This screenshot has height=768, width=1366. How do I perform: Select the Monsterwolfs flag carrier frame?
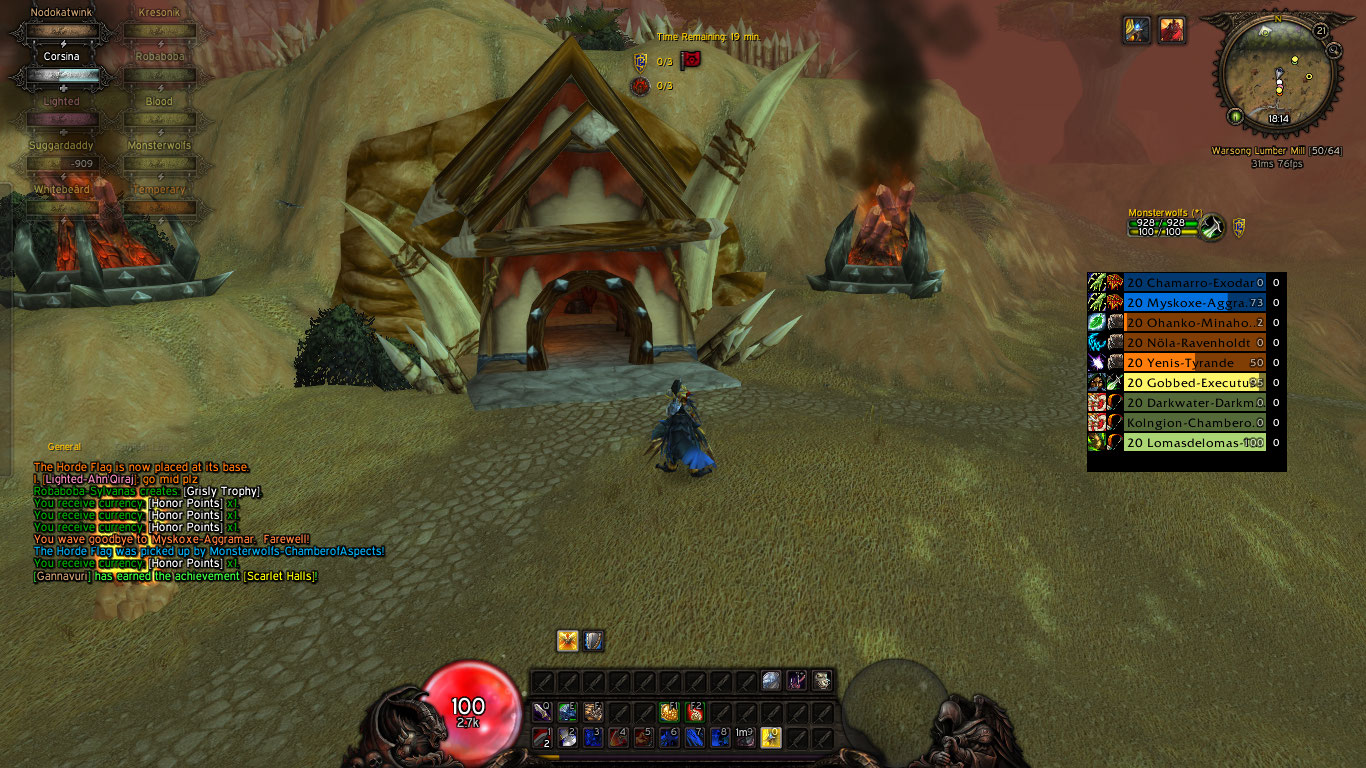point(1163,227)
